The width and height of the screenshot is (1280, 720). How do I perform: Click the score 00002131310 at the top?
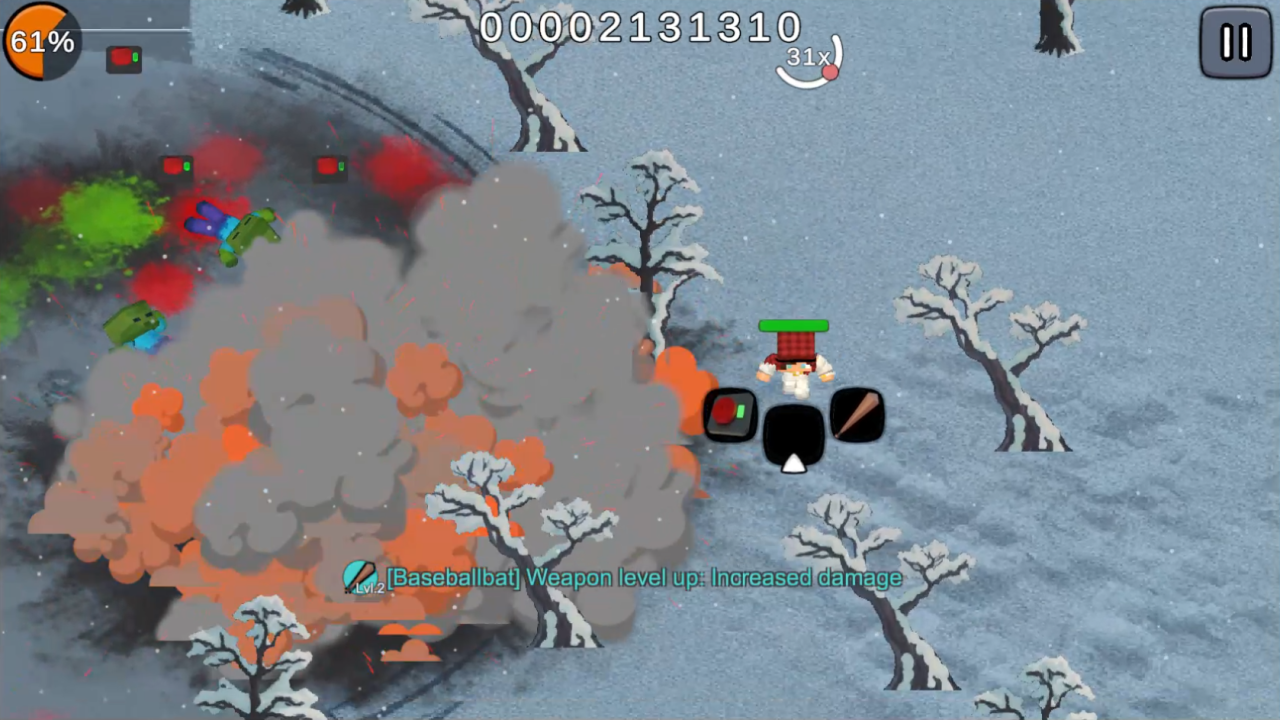642,27
